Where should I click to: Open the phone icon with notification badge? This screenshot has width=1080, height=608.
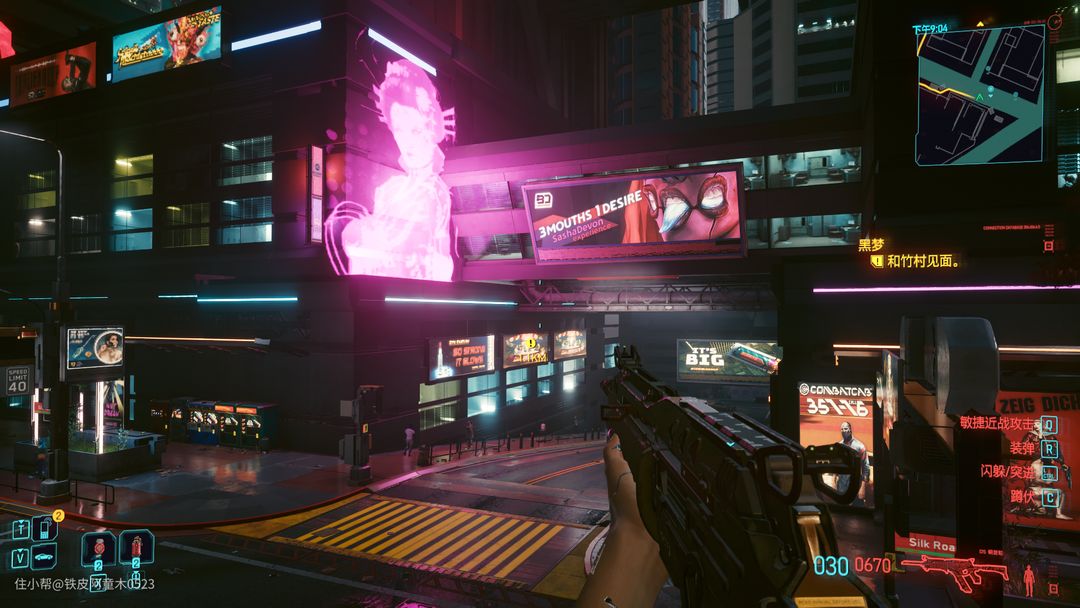click(46, 528)
